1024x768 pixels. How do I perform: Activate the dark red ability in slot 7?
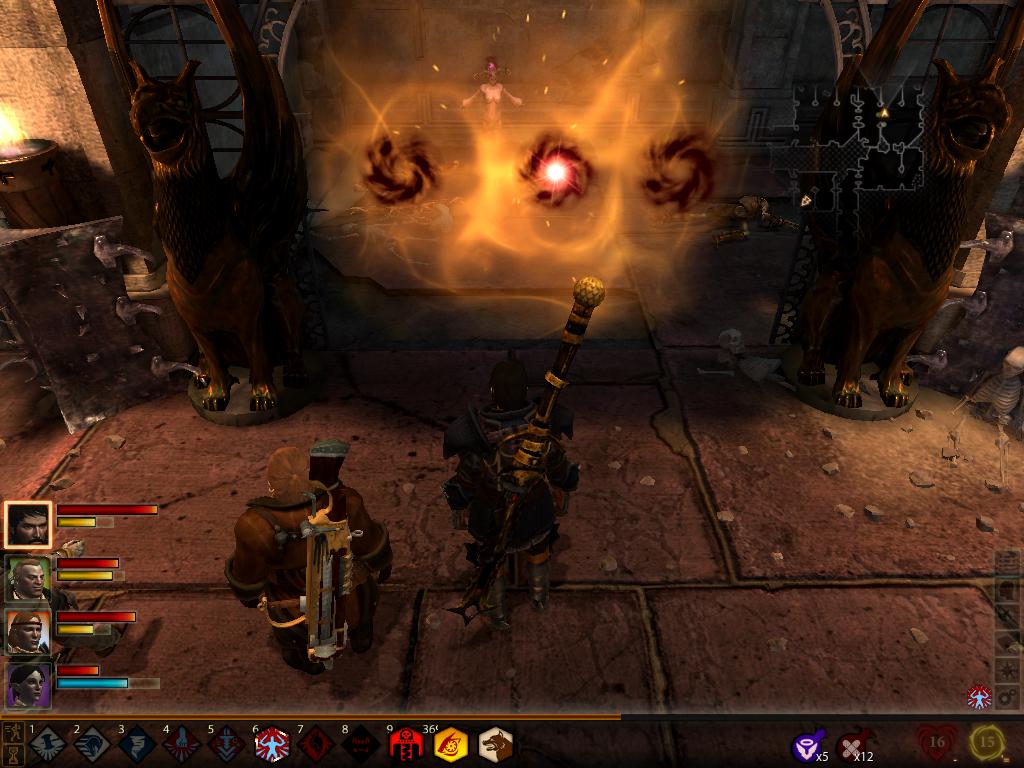[x=316, y=744]
